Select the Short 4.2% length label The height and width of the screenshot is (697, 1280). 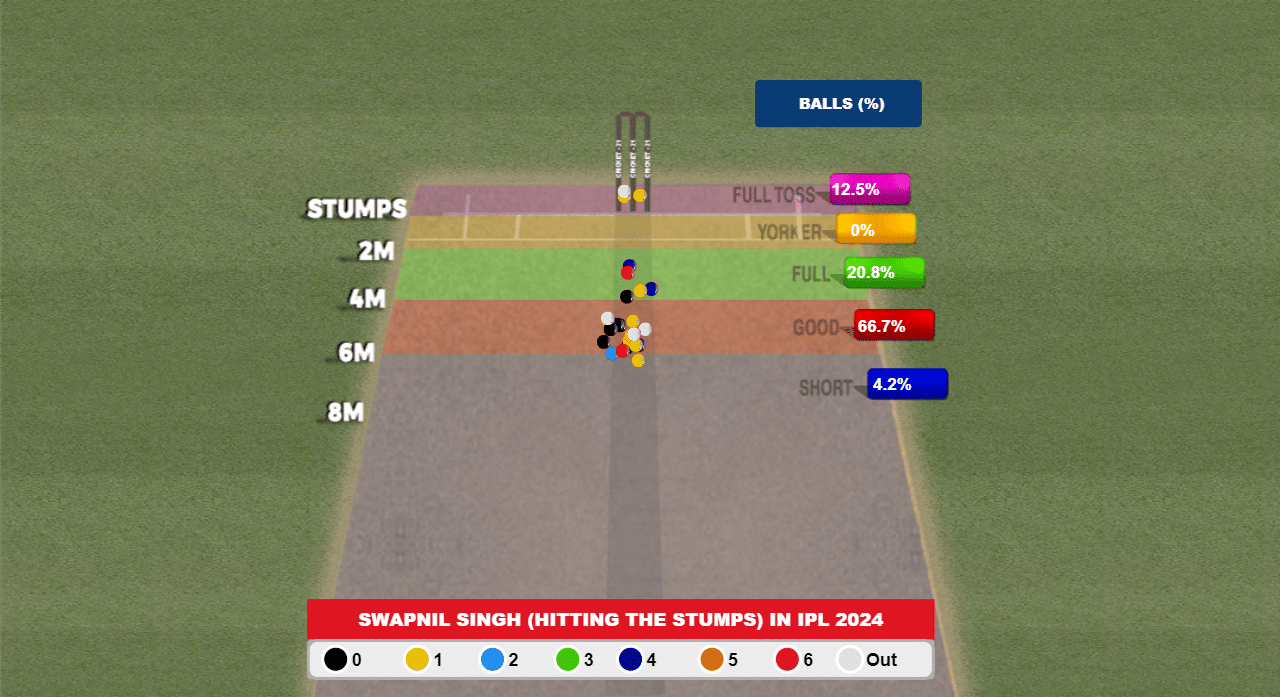(x=906, y=384)
